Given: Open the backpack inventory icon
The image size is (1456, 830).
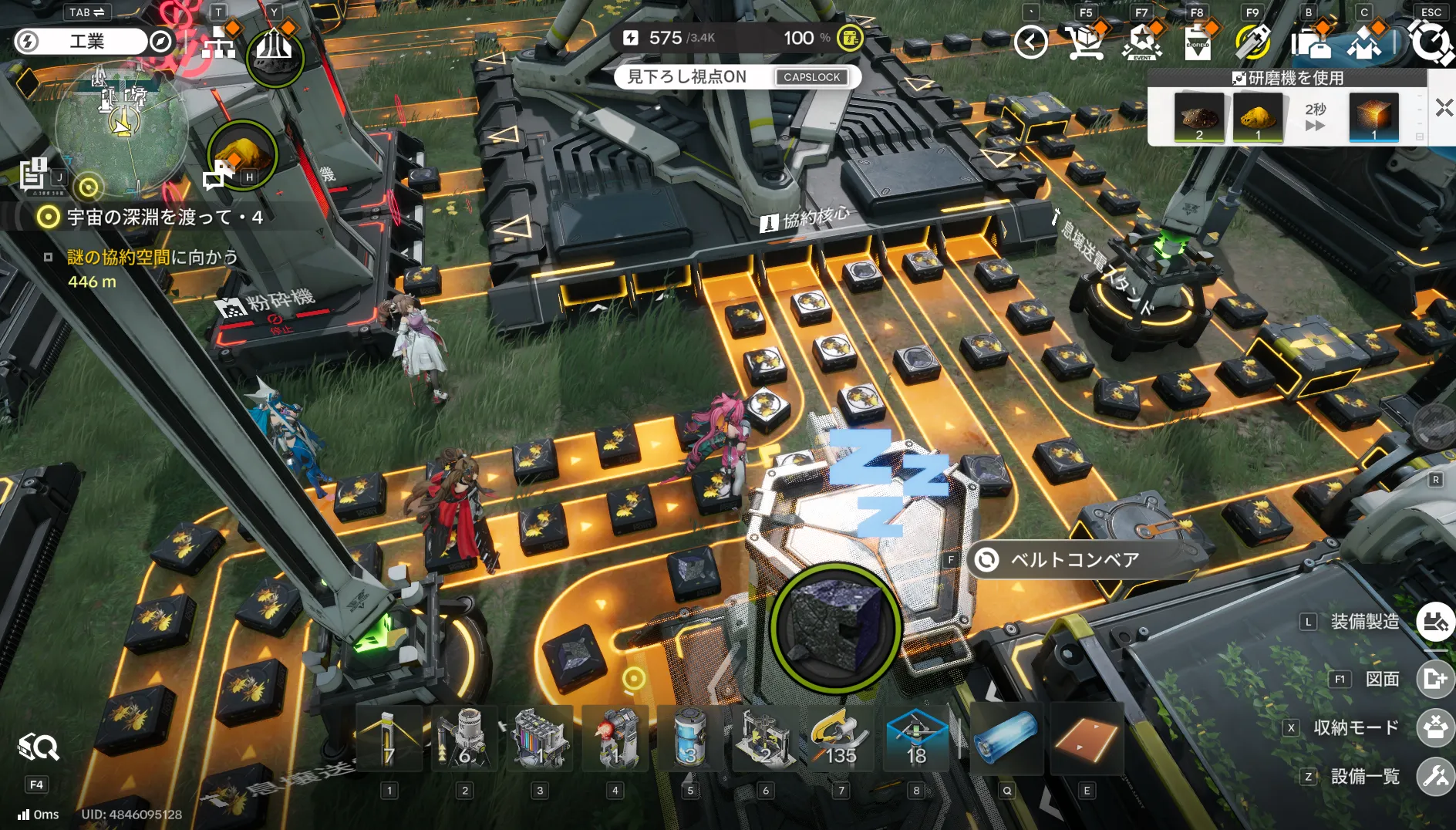Looking at the screenshot, I should pyautogui.click(x=1309, y=42).
